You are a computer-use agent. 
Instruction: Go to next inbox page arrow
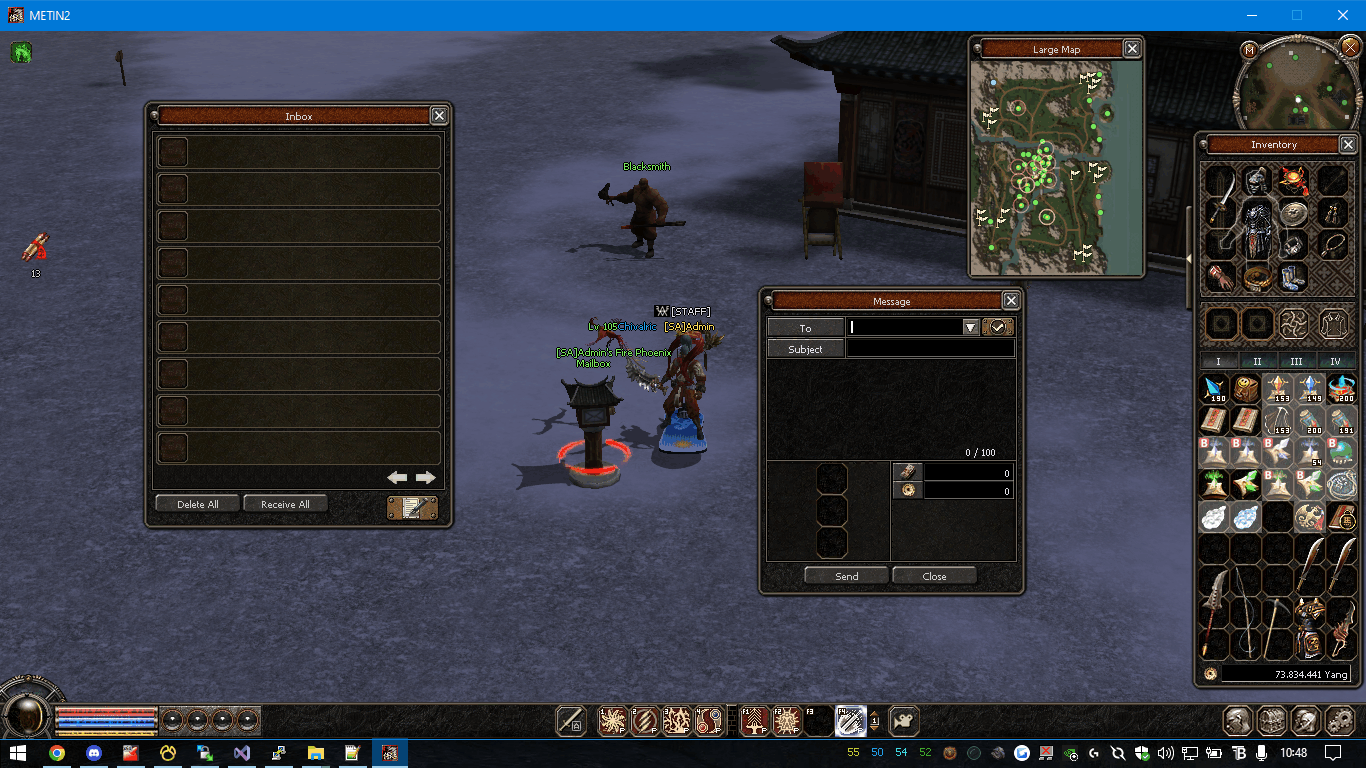(426, 478)
